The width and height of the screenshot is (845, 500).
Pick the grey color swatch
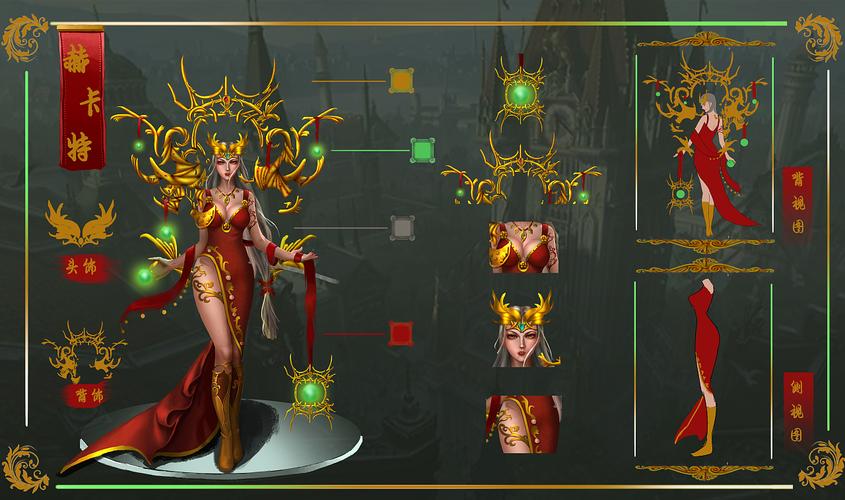[x=402, y=229]
